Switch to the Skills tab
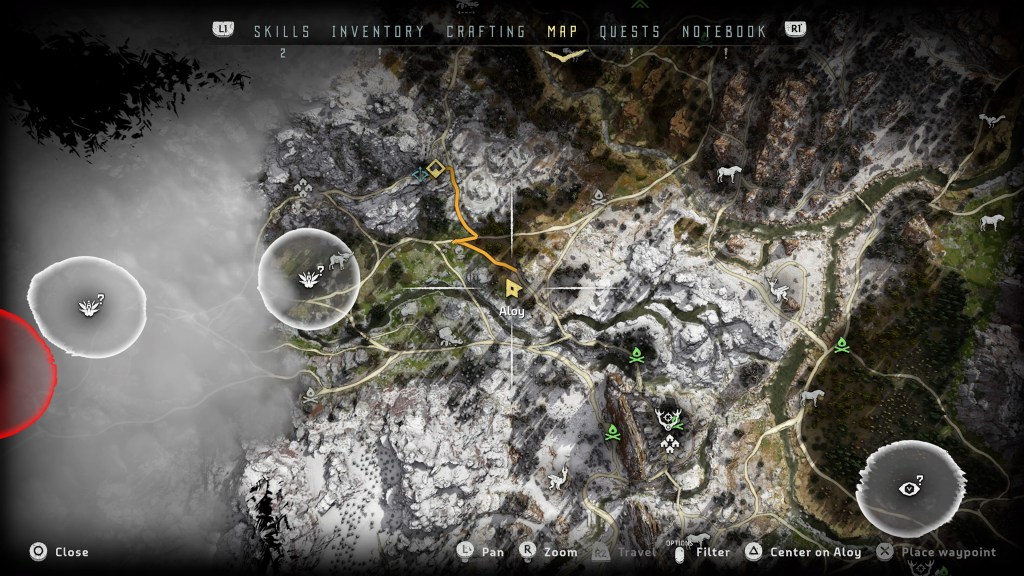 click(282, 31)
